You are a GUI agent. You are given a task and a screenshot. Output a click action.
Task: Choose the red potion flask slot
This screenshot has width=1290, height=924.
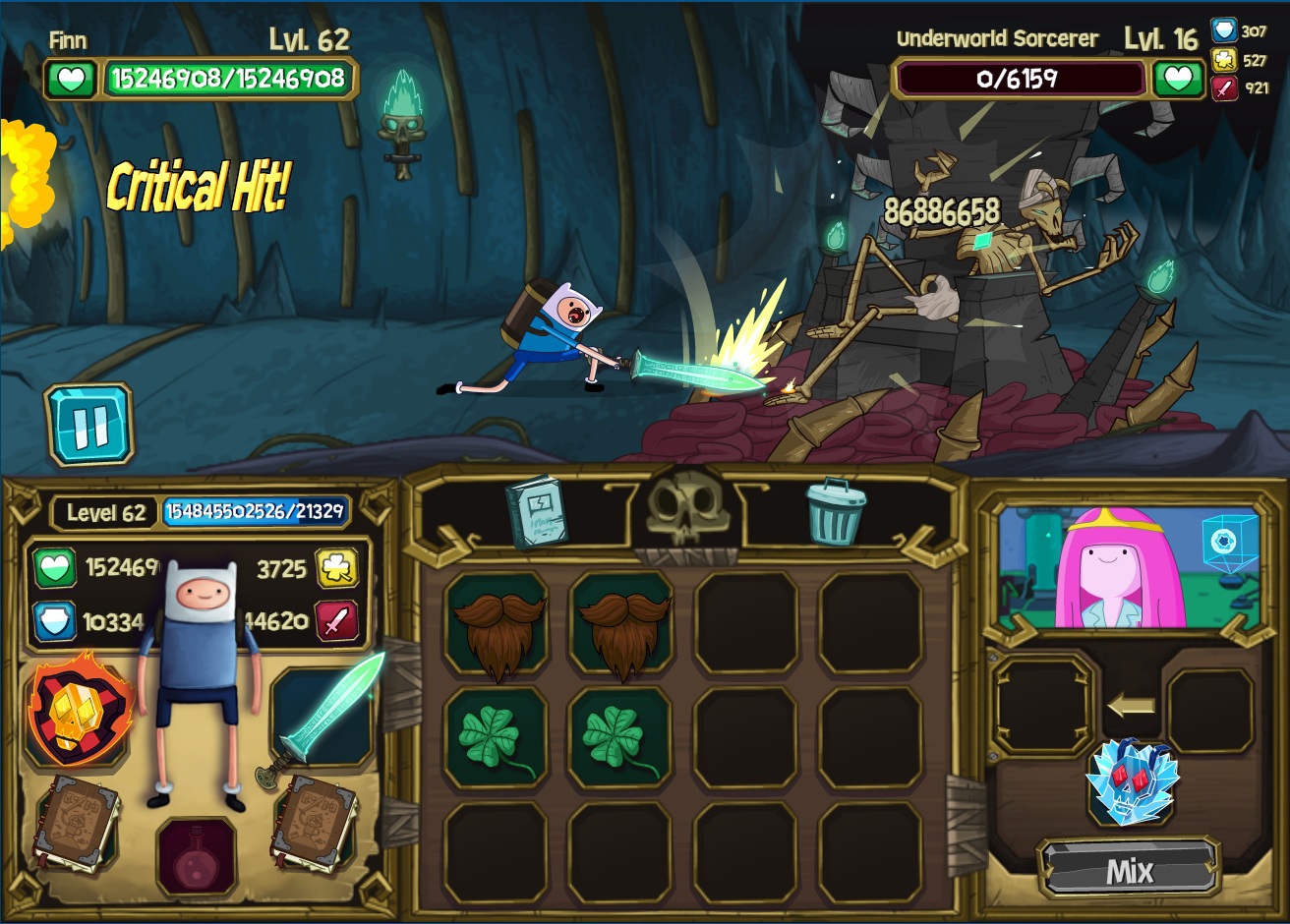(197, 853)
